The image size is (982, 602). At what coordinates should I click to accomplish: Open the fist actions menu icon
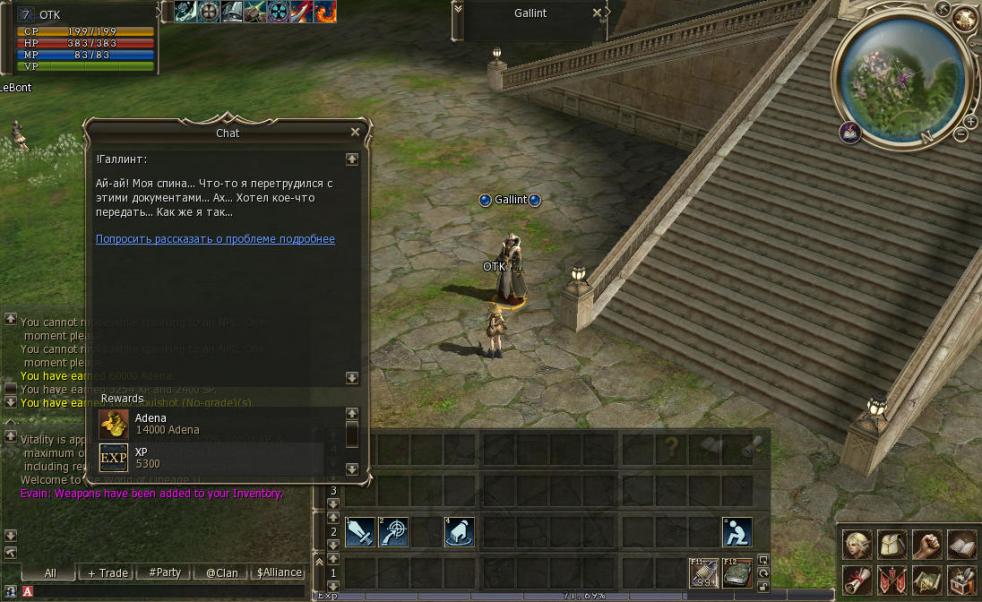(x=926, y=545)
